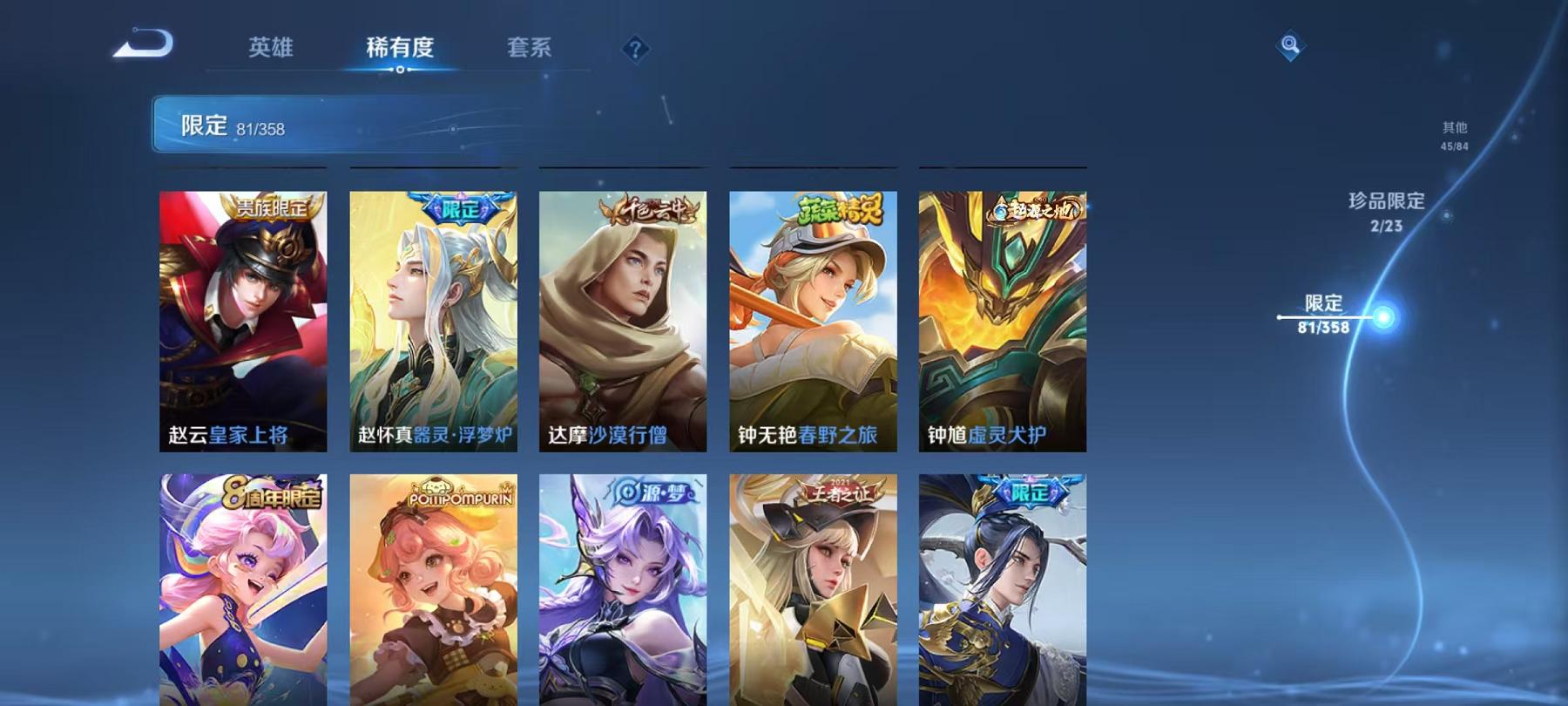Click the help question mark icon
The width and height of the screenshot is (1568, 706).
click(635, 48)
